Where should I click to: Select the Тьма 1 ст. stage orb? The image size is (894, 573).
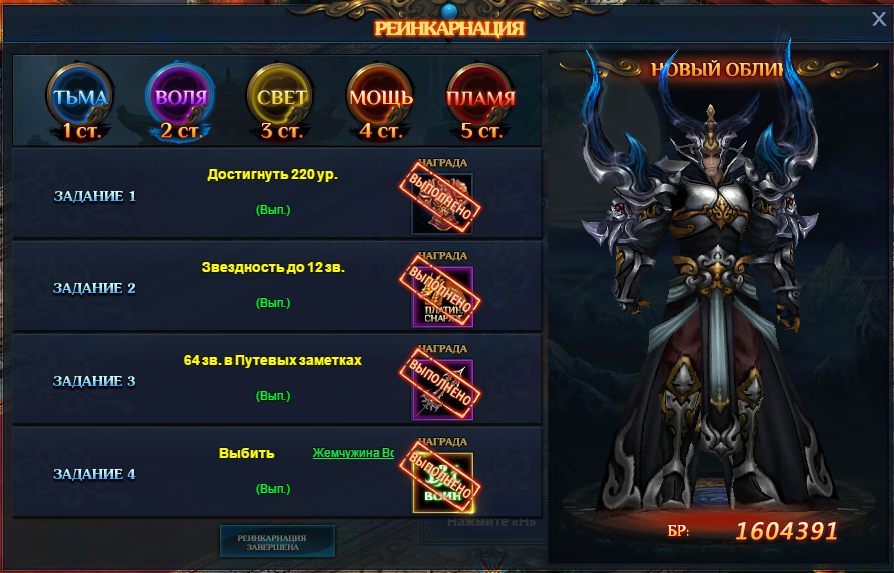(x=80, y=99)
